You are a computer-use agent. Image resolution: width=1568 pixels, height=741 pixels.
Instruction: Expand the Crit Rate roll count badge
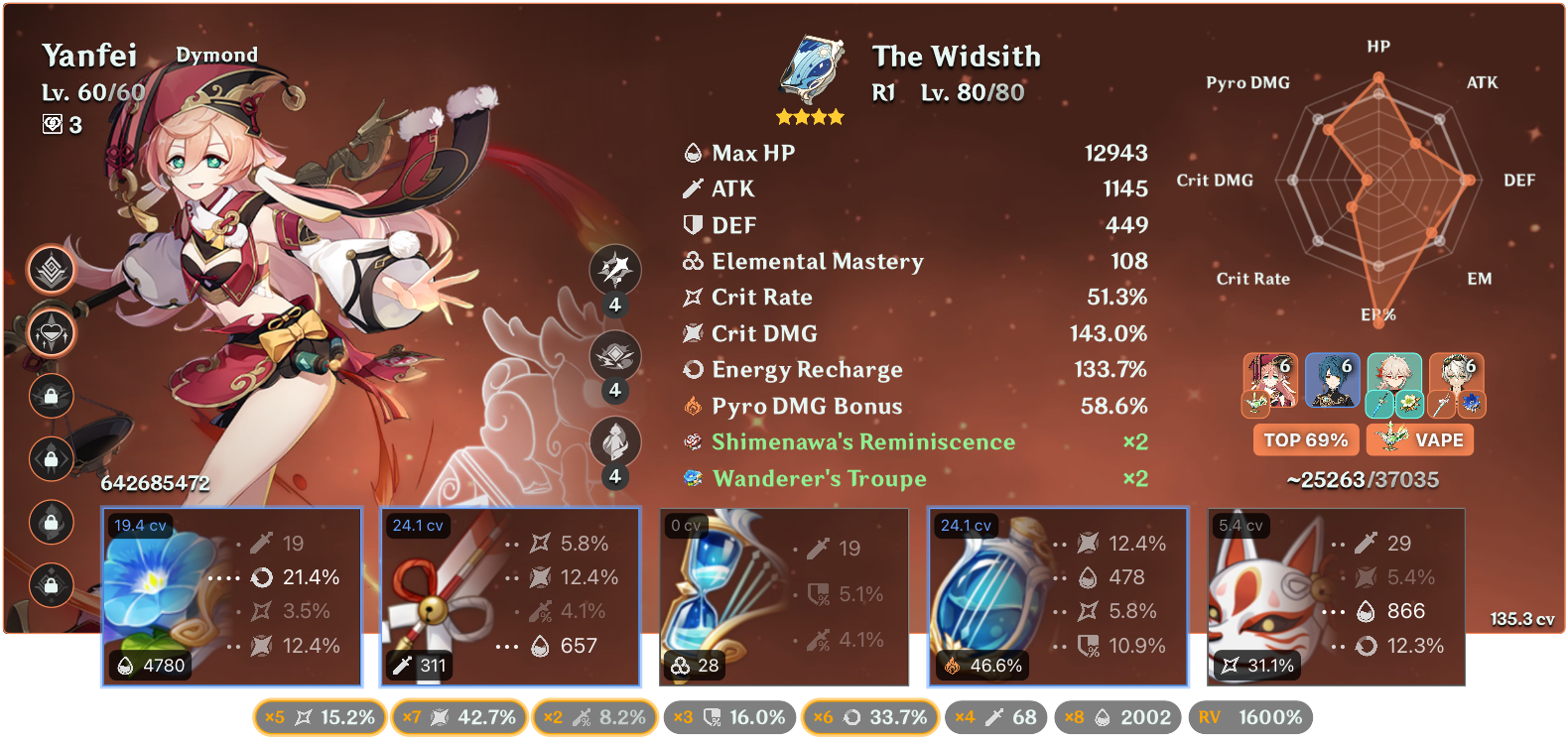(320, 716)
